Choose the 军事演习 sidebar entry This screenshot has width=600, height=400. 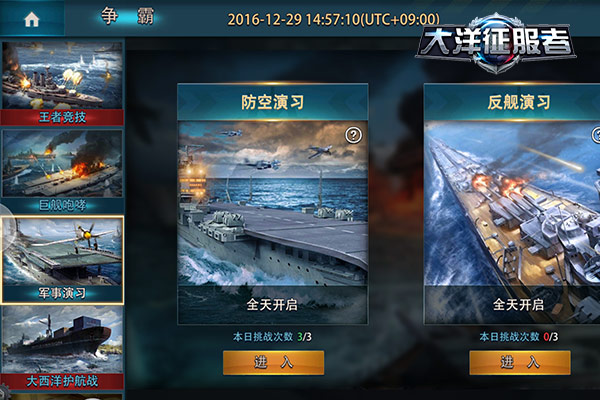[62, 258]
